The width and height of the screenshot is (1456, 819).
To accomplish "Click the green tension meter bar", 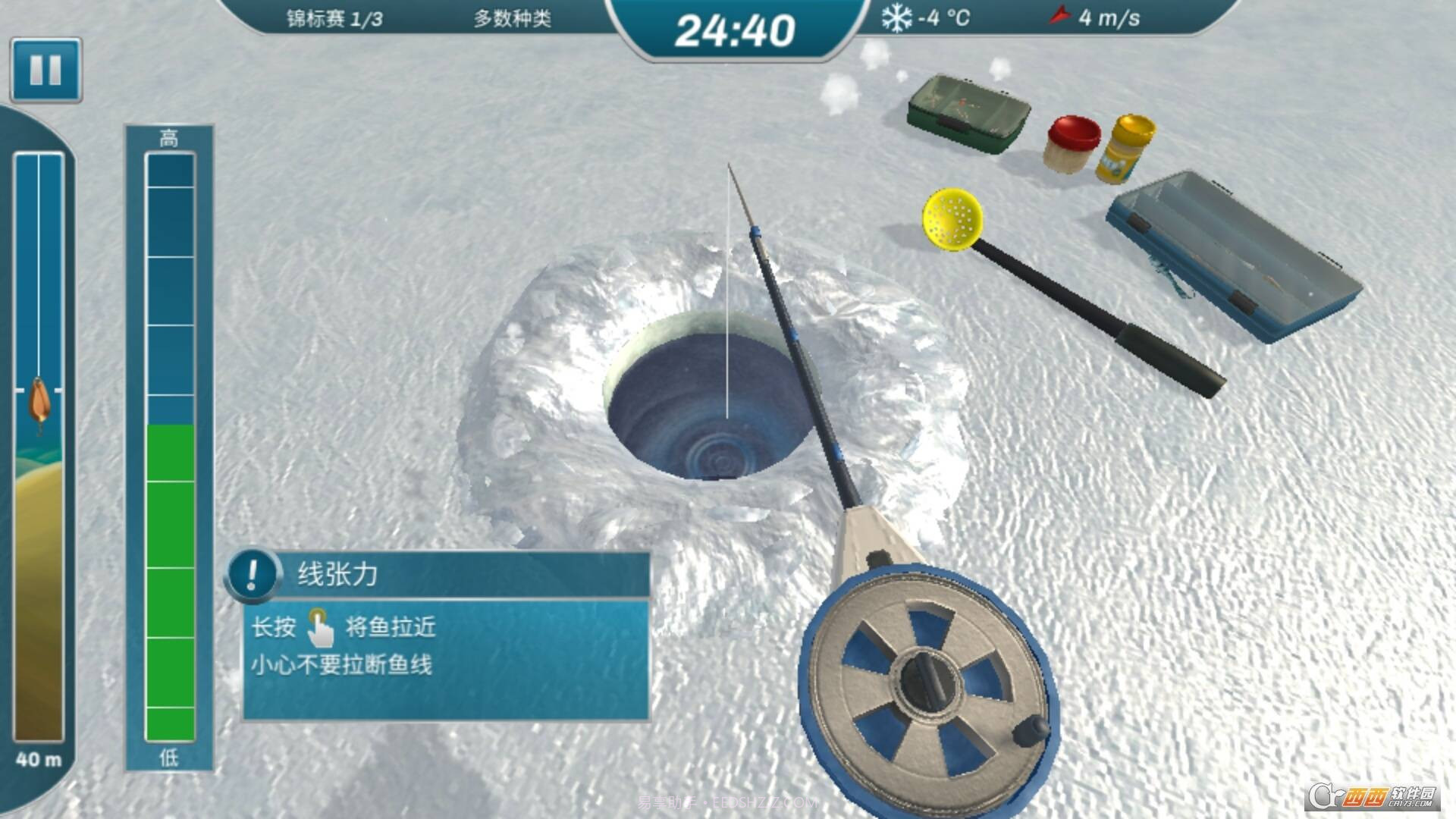I will (x=168, y=569).
